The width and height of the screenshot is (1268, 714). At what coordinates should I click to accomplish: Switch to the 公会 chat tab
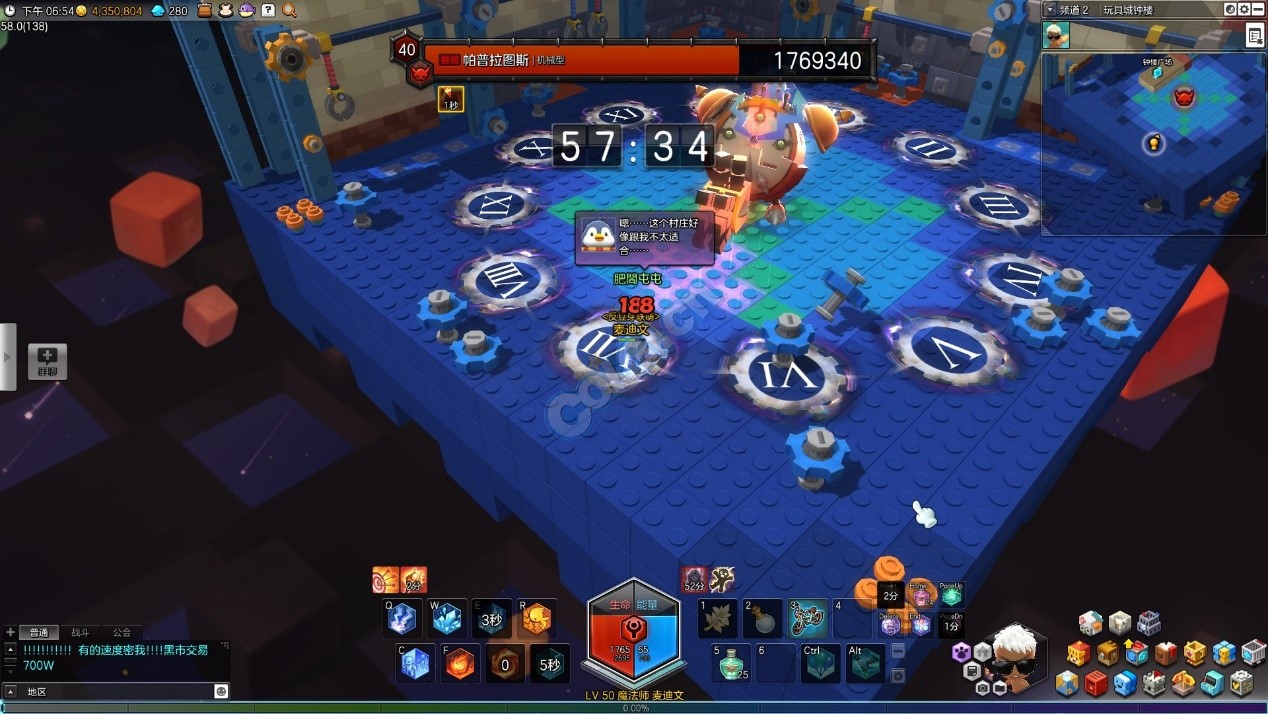pos(121,632)
